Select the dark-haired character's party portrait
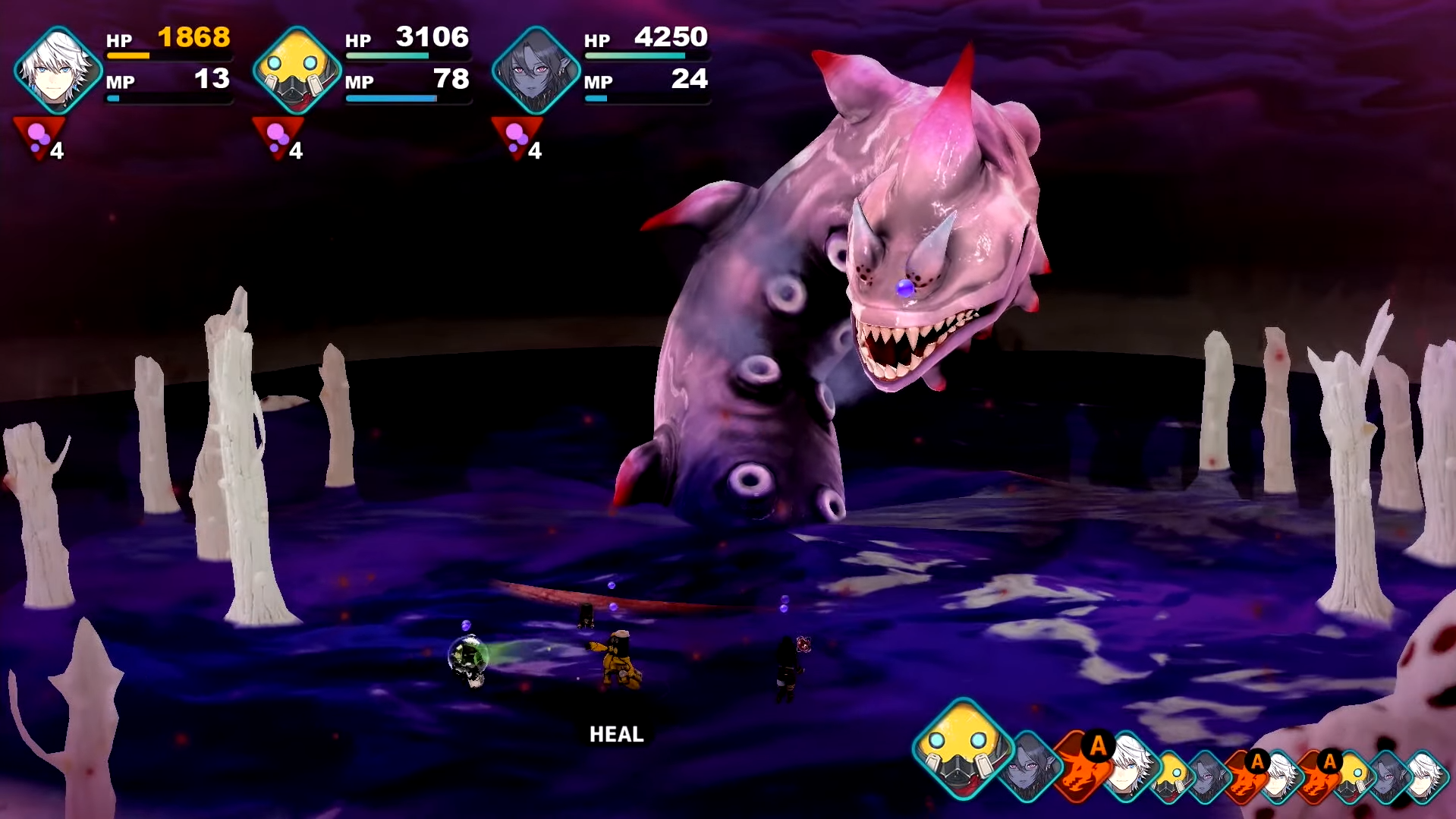1456x819 pixels. coord(536,70)
